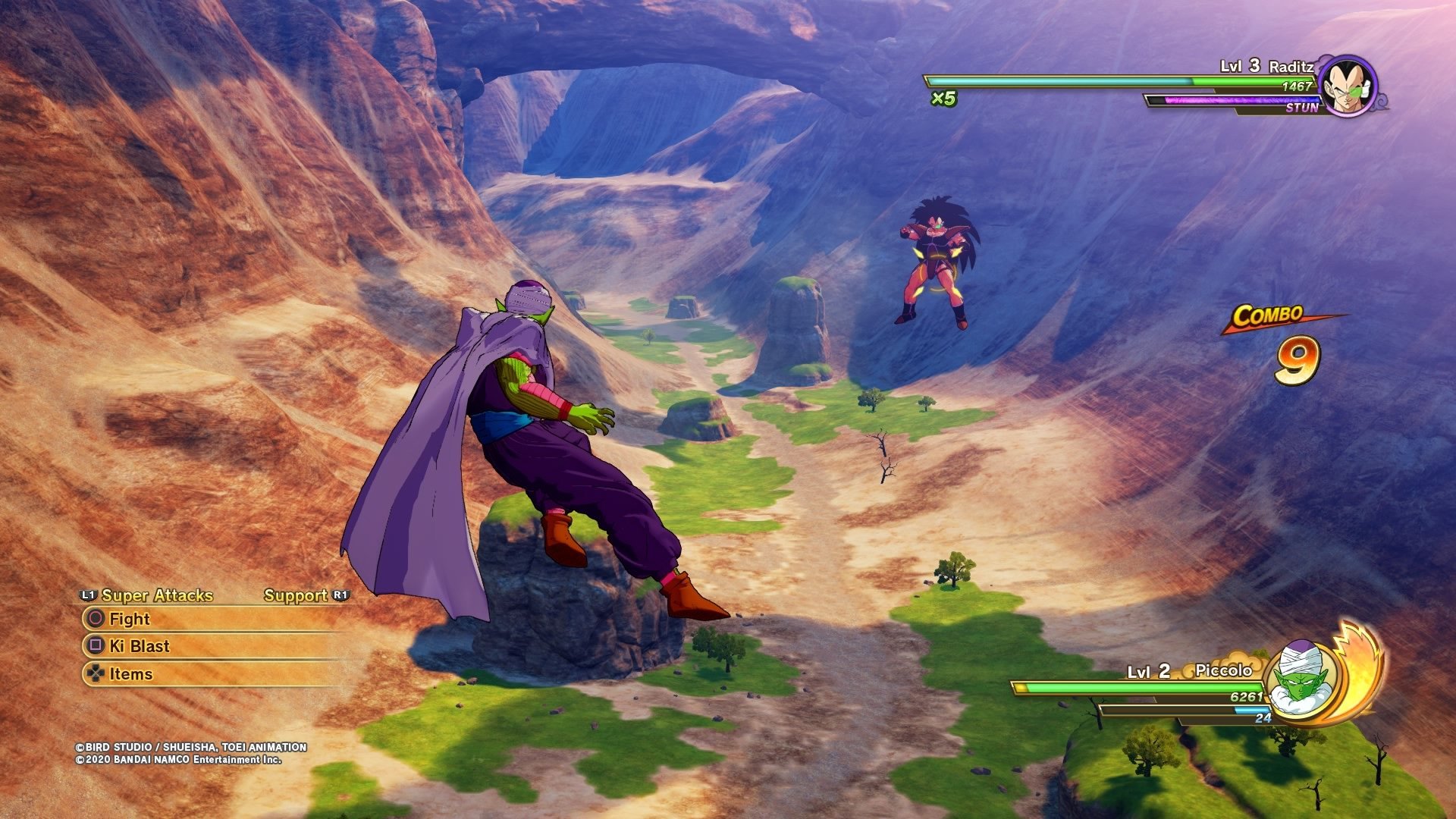
Task: Switch to Super Attacks palette
Action: pos(155,595)
